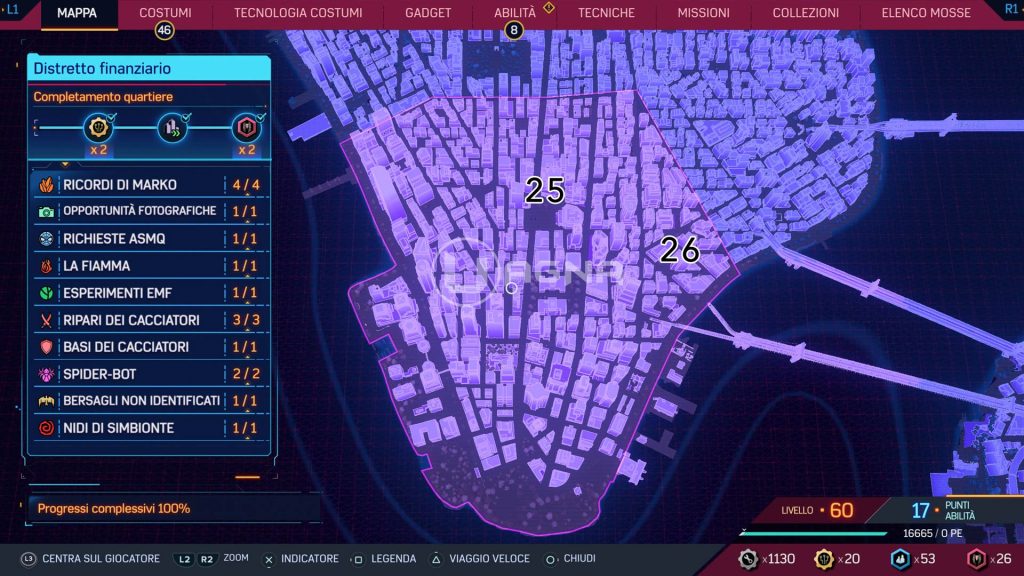The width and height of the screenshot is (1024, 576).
Task: Show the MISSIONI tab
Action: [x=703, y=13]
